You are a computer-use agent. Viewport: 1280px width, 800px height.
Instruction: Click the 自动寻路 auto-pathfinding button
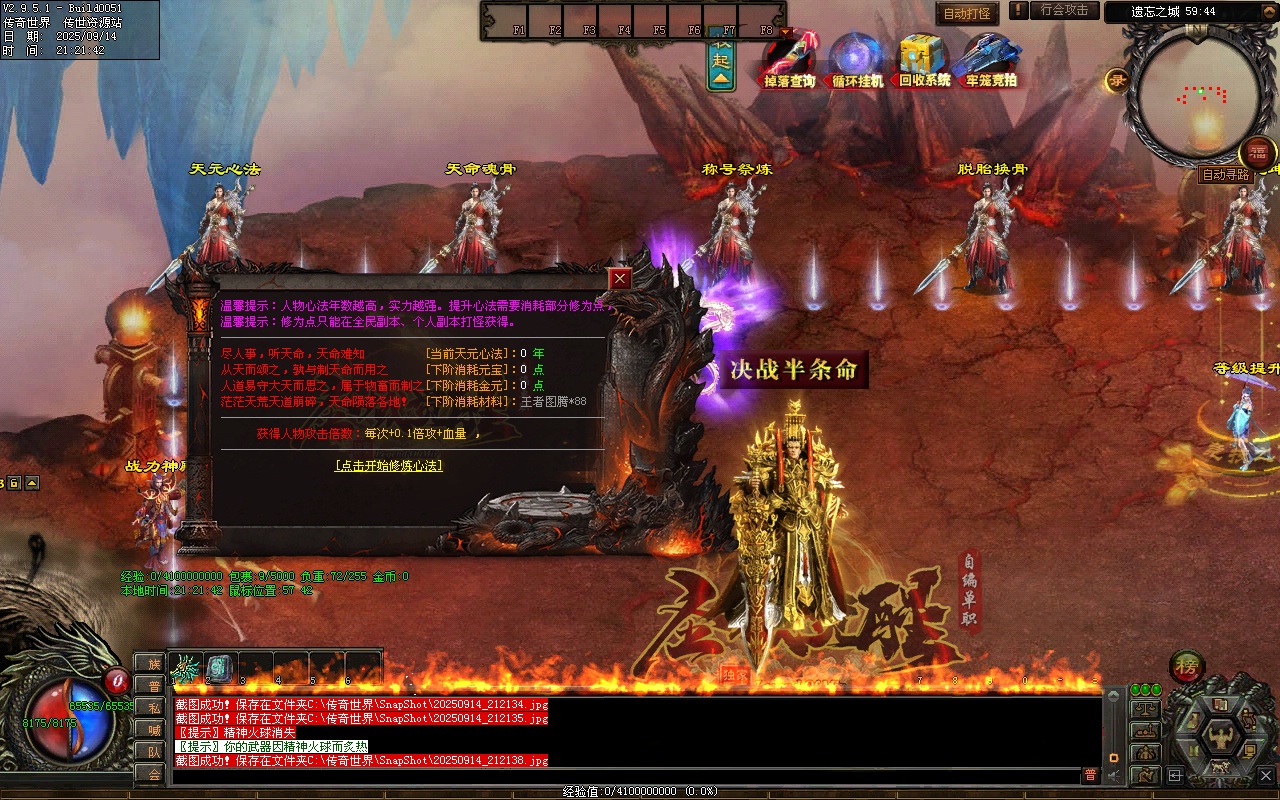click(x=1226, y=175)
